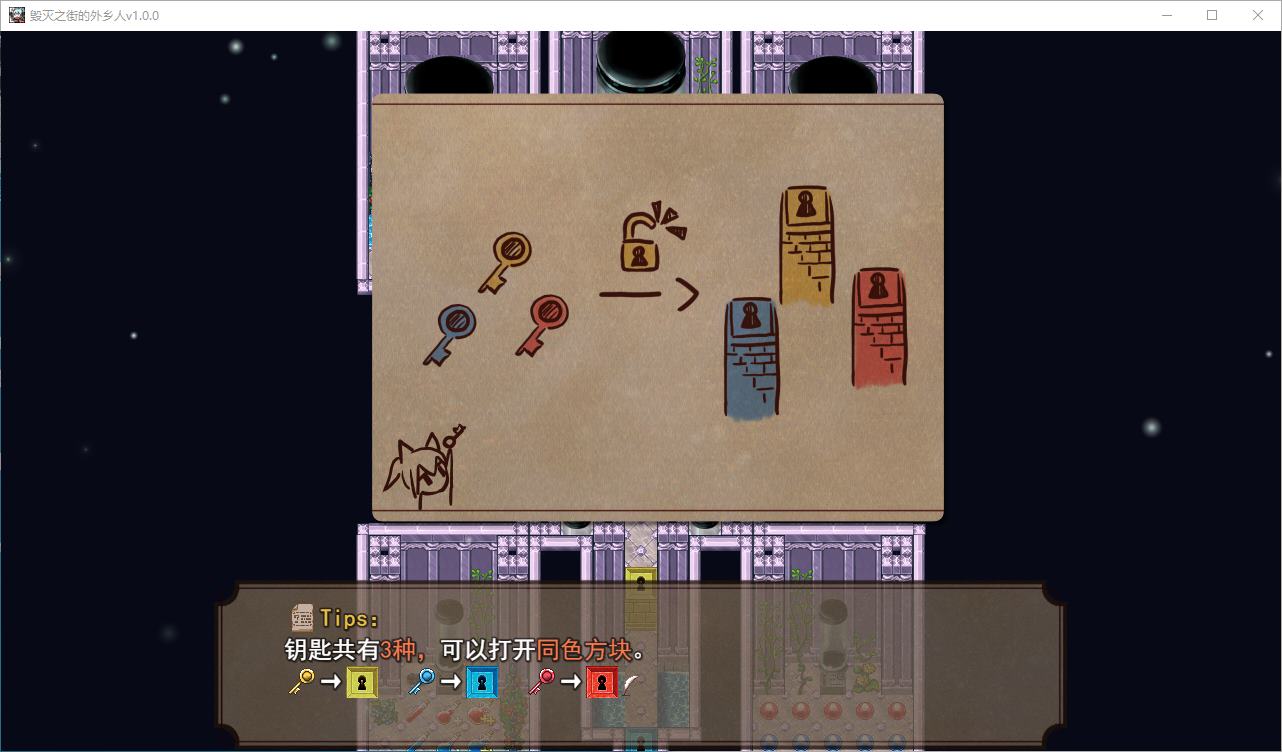Click the fox doodle in the parchment corner
This screenshot has height=752, width=1282.
click(425, 470)
